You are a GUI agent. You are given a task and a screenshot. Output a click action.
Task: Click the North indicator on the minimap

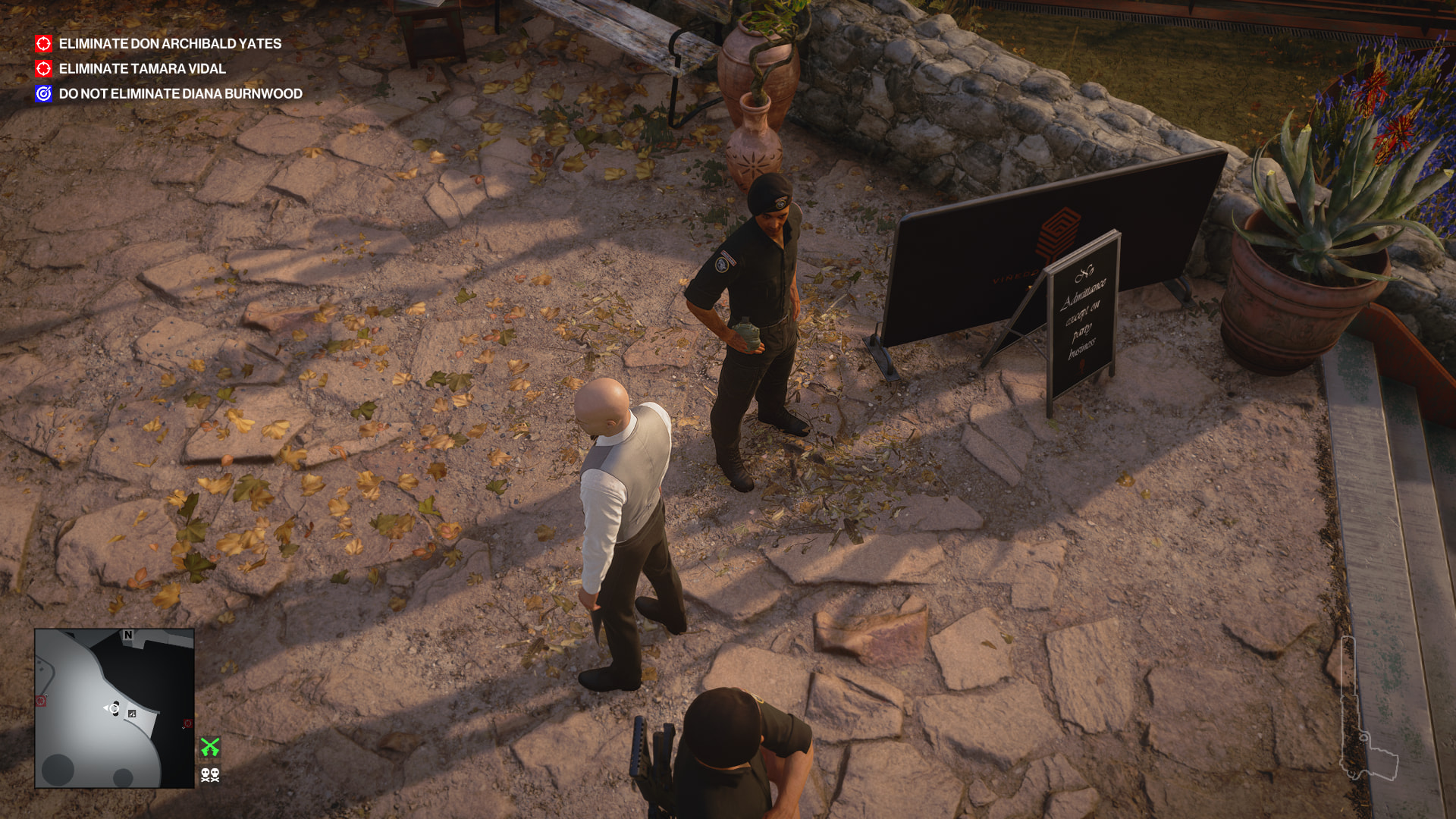click(128, 635)
